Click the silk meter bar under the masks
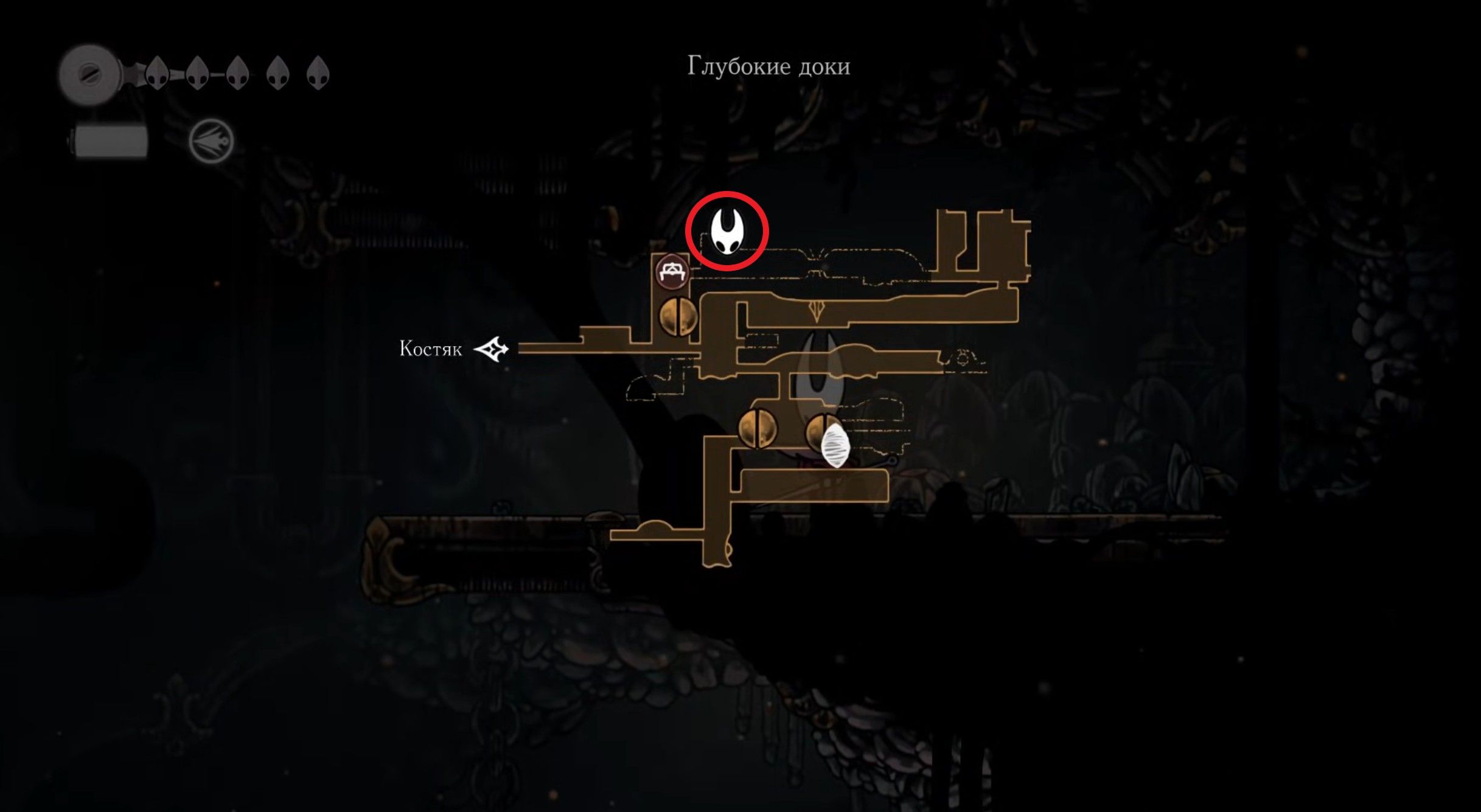 (111, 140)
